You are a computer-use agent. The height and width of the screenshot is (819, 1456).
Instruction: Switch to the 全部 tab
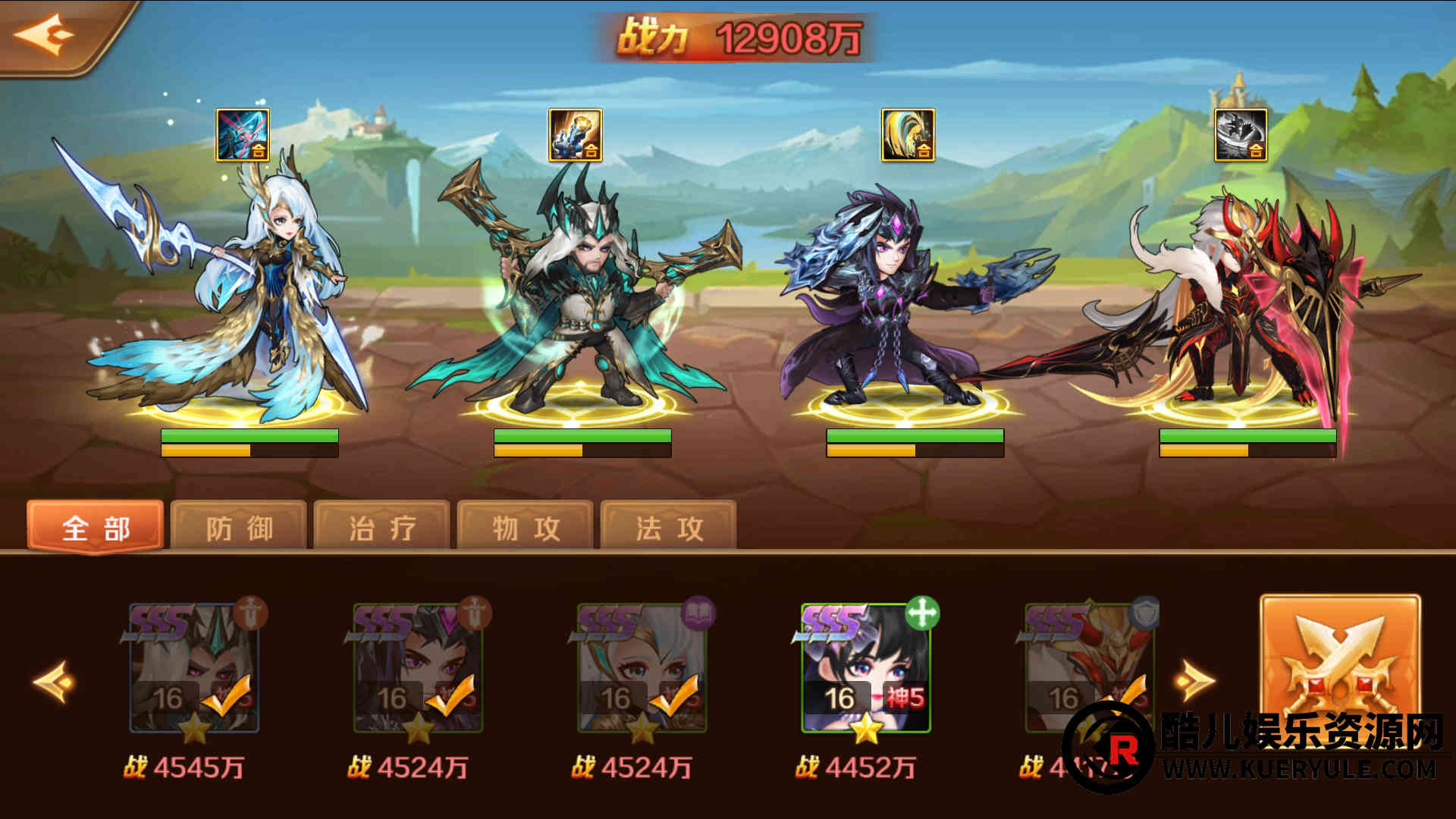96,527
